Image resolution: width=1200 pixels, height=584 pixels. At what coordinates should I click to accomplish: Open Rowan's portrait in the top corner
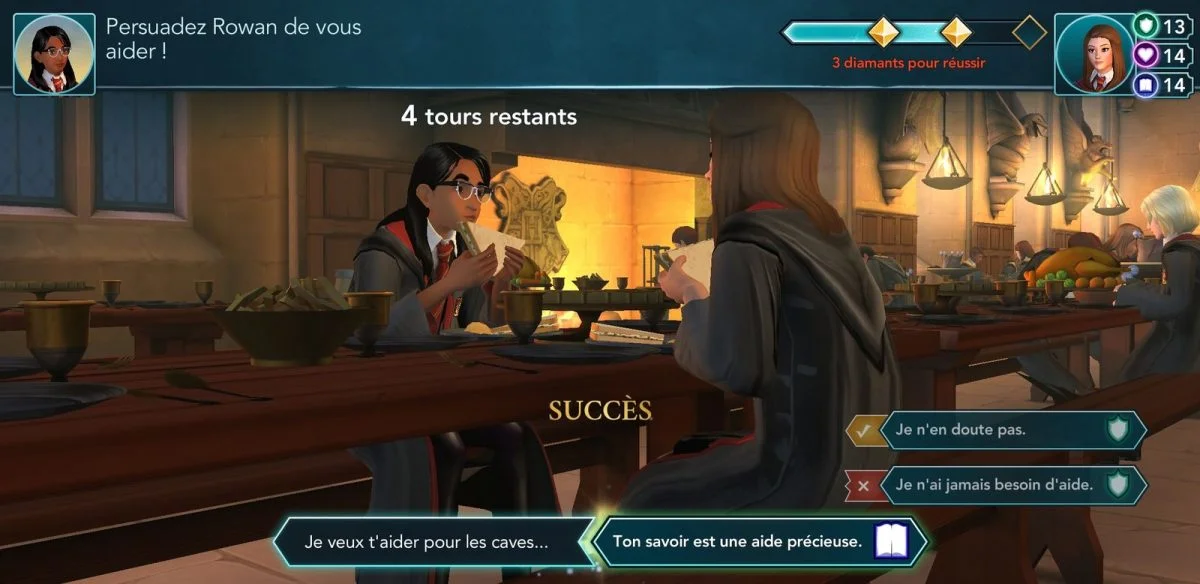point(54,54)
